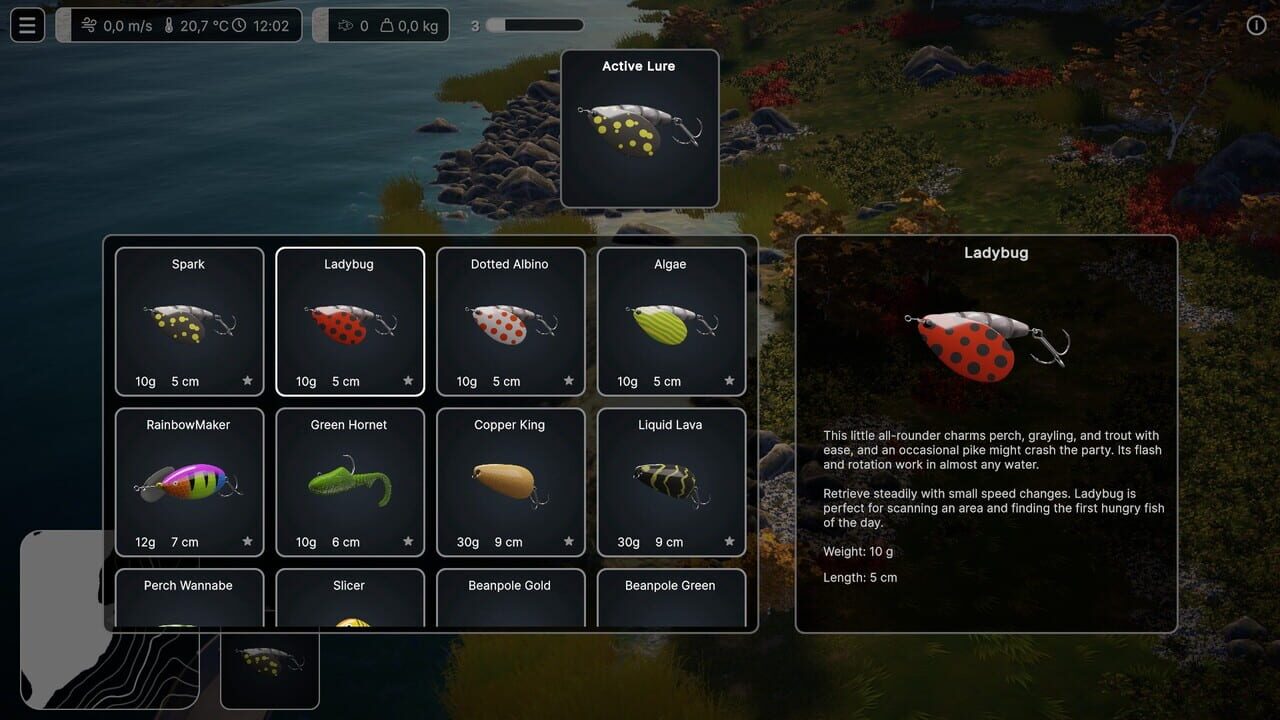Select the RainbowMaker lure
Viewport: 1280px width, 720px height.
[x=189, y=481]
